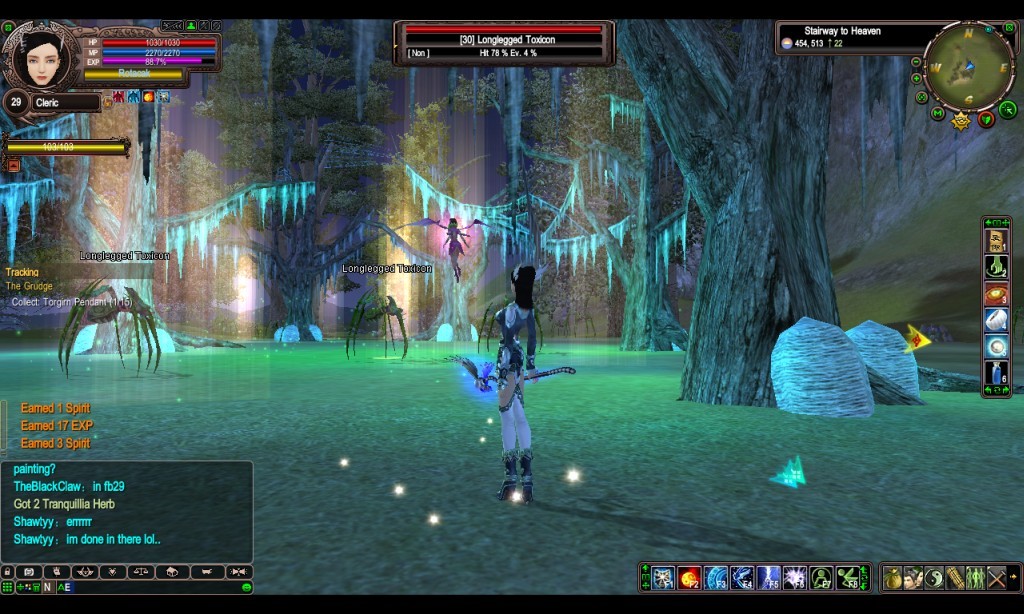This screenshot has height=614, width=1024.
Task: Open the chat emoticon smiley button
Action: click(246, 587)
